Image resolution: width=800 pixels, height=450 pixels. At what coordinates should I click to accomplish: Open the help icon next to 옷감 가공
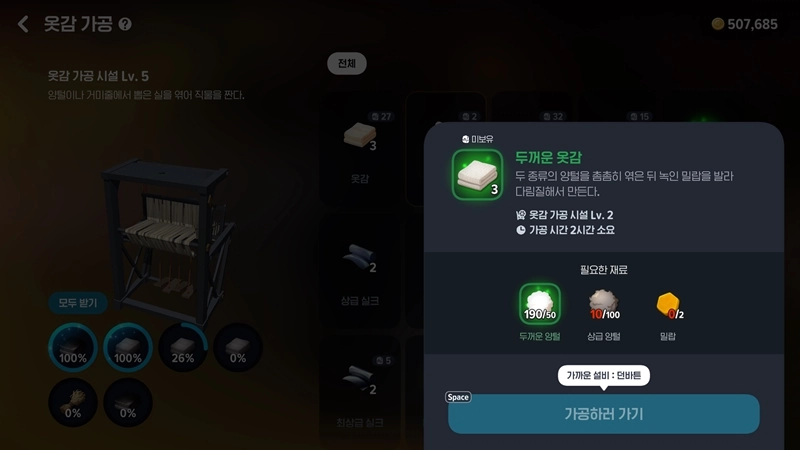(125, 24)
